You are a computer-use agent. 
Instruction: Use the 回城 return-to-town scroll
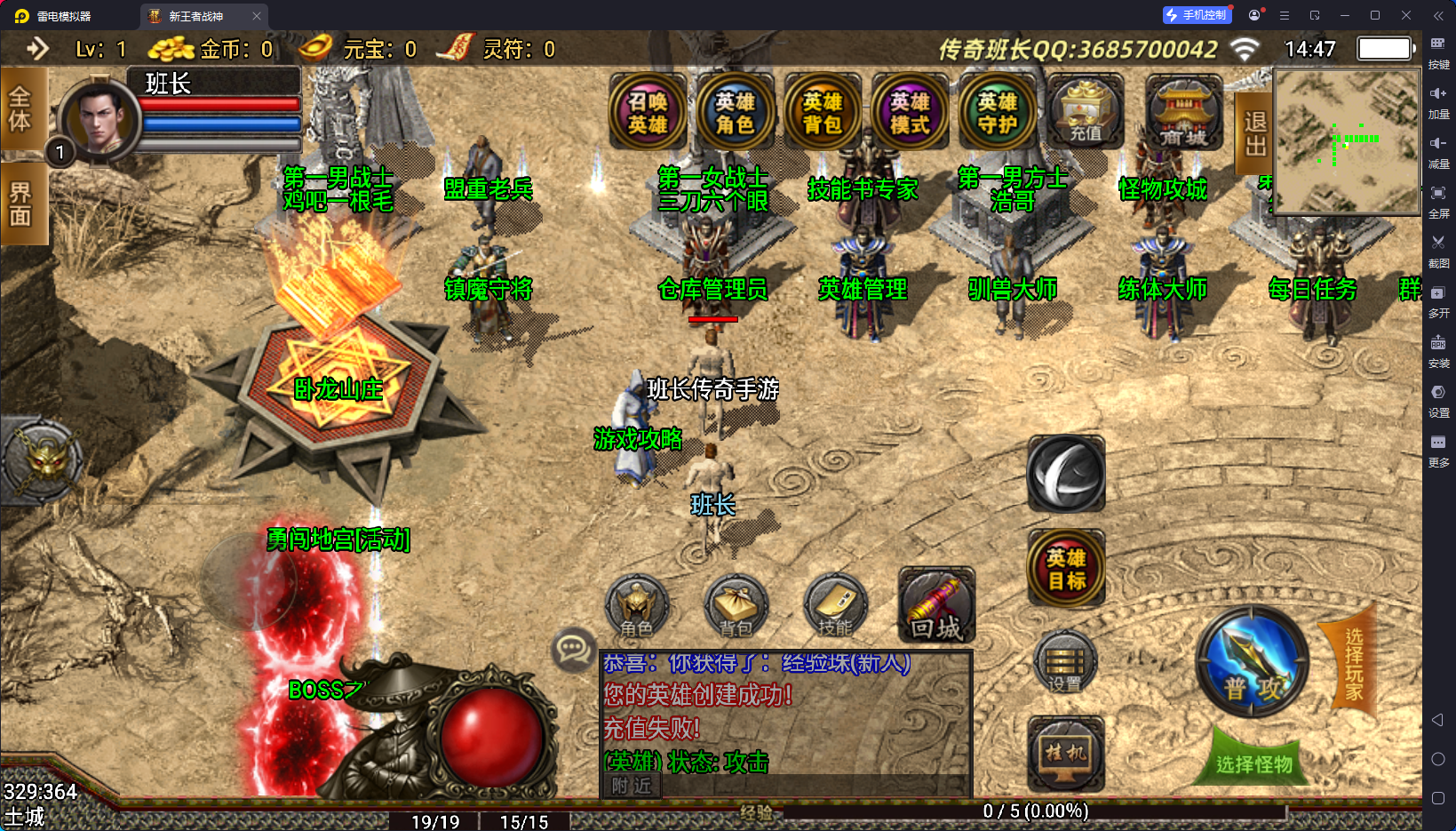click(x=936, y=606)
